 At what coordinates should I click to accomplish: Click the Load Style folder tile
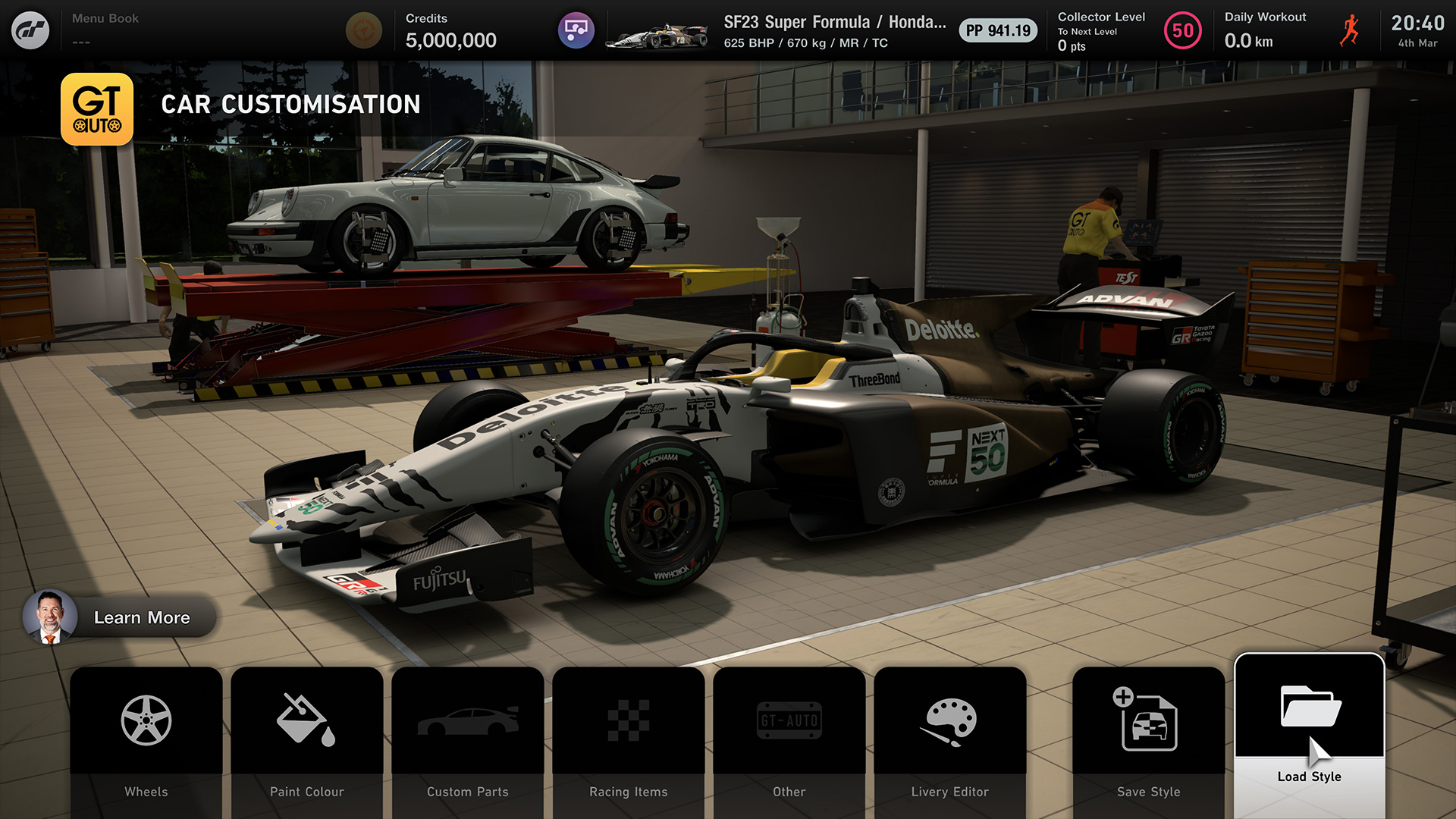coord(1309,732)
